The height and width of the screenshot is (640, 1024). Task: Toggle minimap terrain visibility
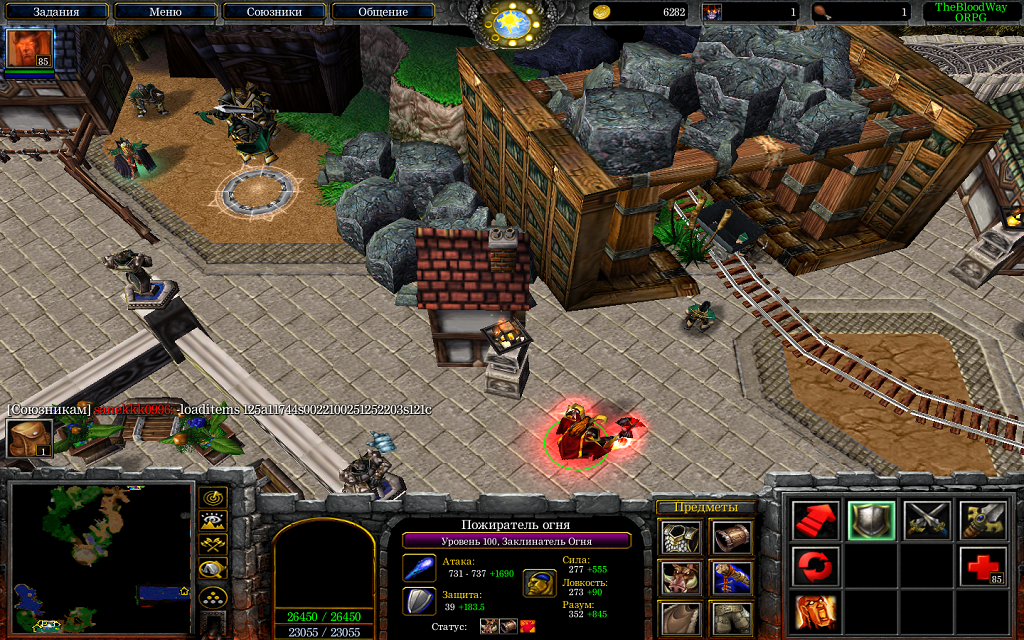tap(214, 520)
